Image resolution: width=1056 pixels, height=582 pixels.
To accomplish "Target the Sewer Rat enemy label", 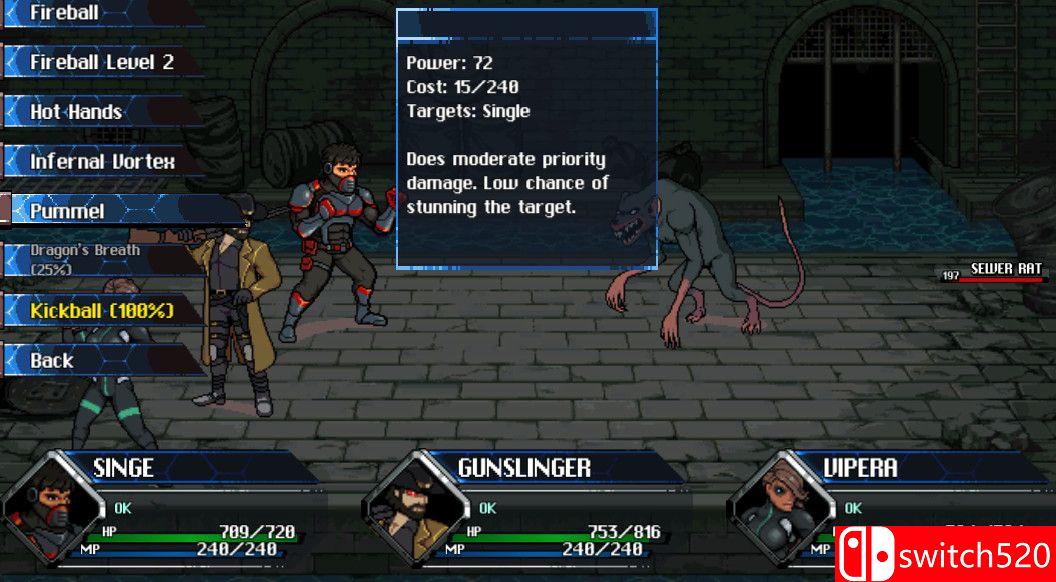I will tap(1005, 269).
